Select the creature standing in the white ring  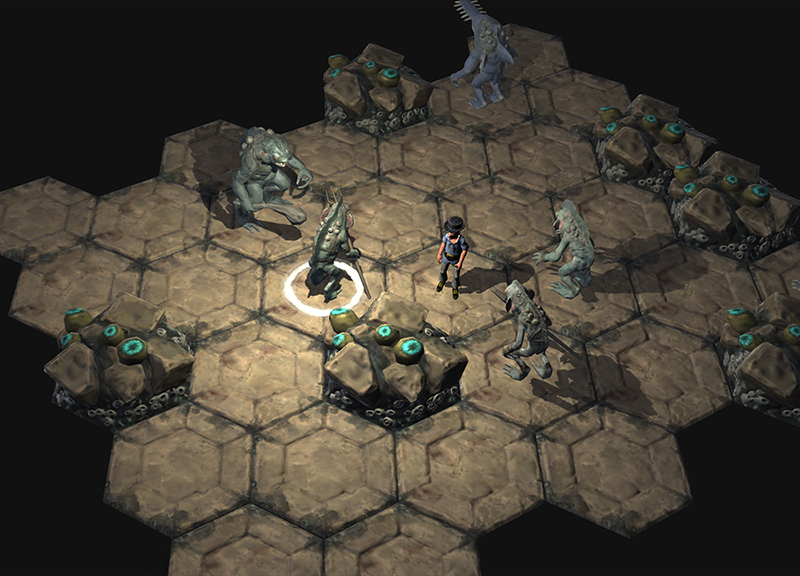pos(330,250)
